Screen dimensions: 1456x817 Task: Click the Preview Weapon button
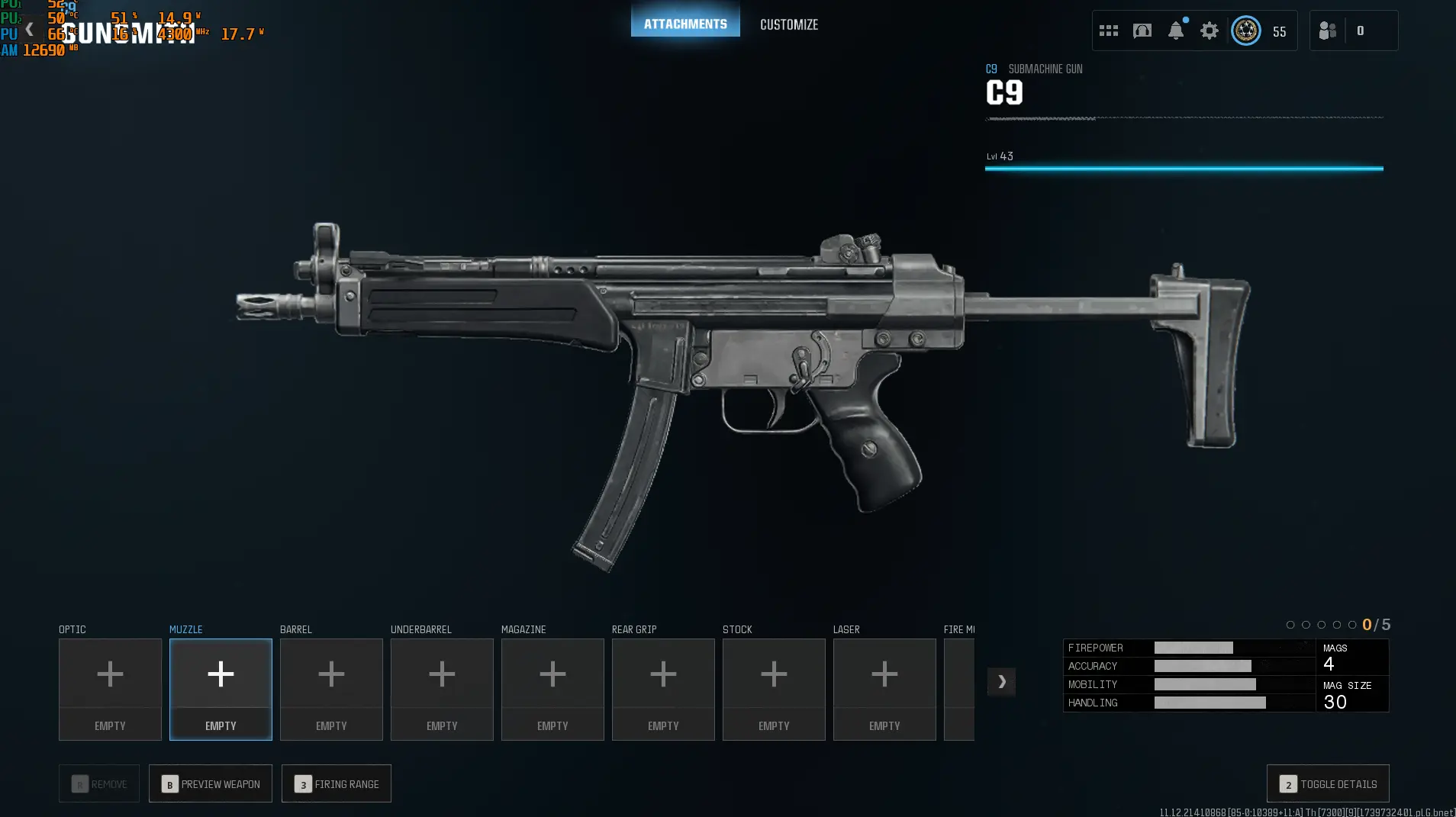pos(211,783)
